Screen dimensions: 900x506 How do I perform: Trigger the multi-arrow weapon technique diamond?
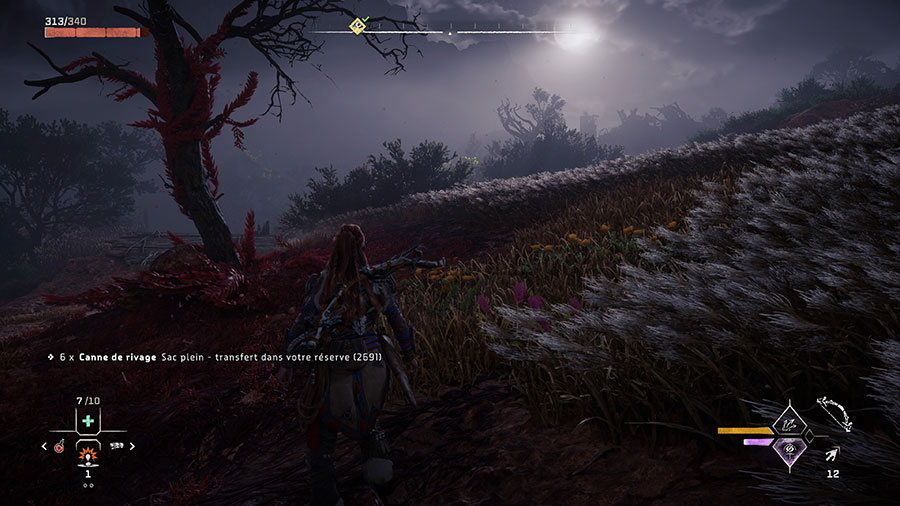(790, 422)
